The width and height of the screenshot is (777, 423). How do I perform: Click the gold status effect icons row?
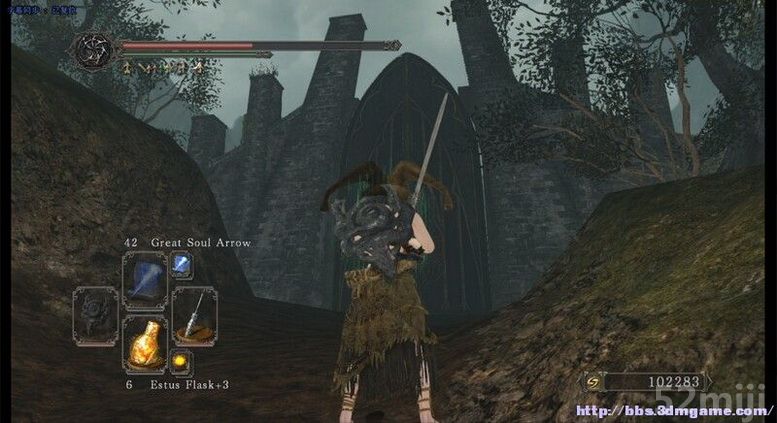pos(163,67)
